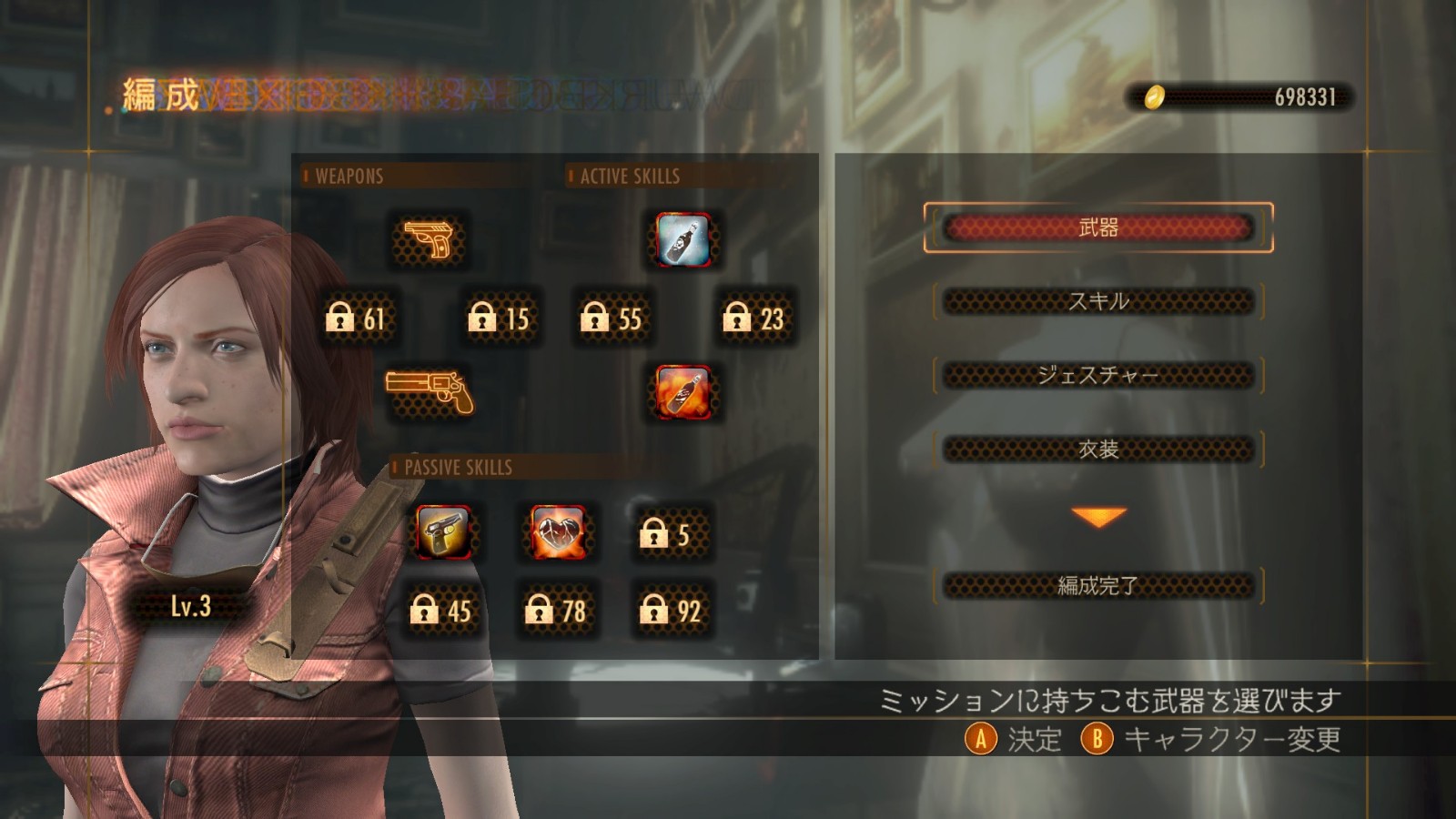Choose the firebomb bottle active skill
1456x819 pixels.
click(x=683, y=391)
